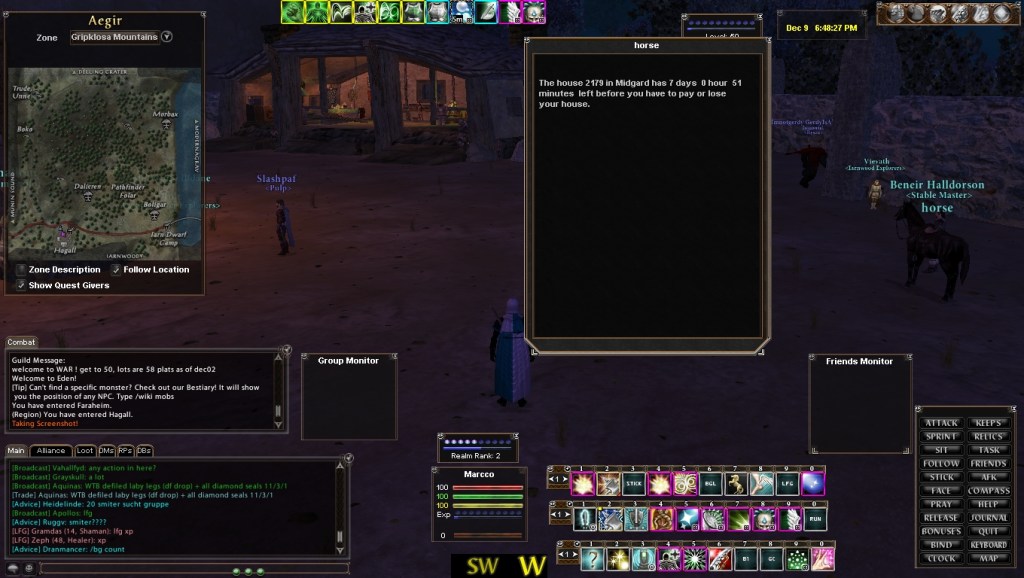Switch to the Alliance chat tab
Viewport: 1024px width, 578px height.
click(x=51, y=451)
